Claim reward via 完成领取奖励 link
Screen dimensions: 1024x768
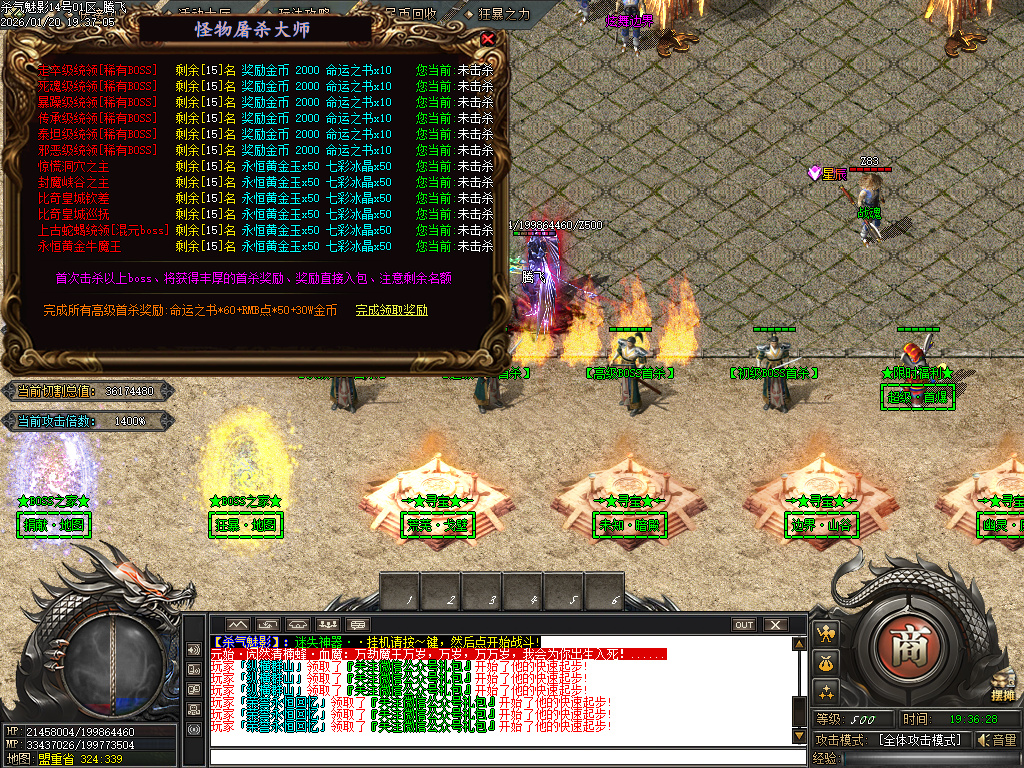click(x=391, y=310)
